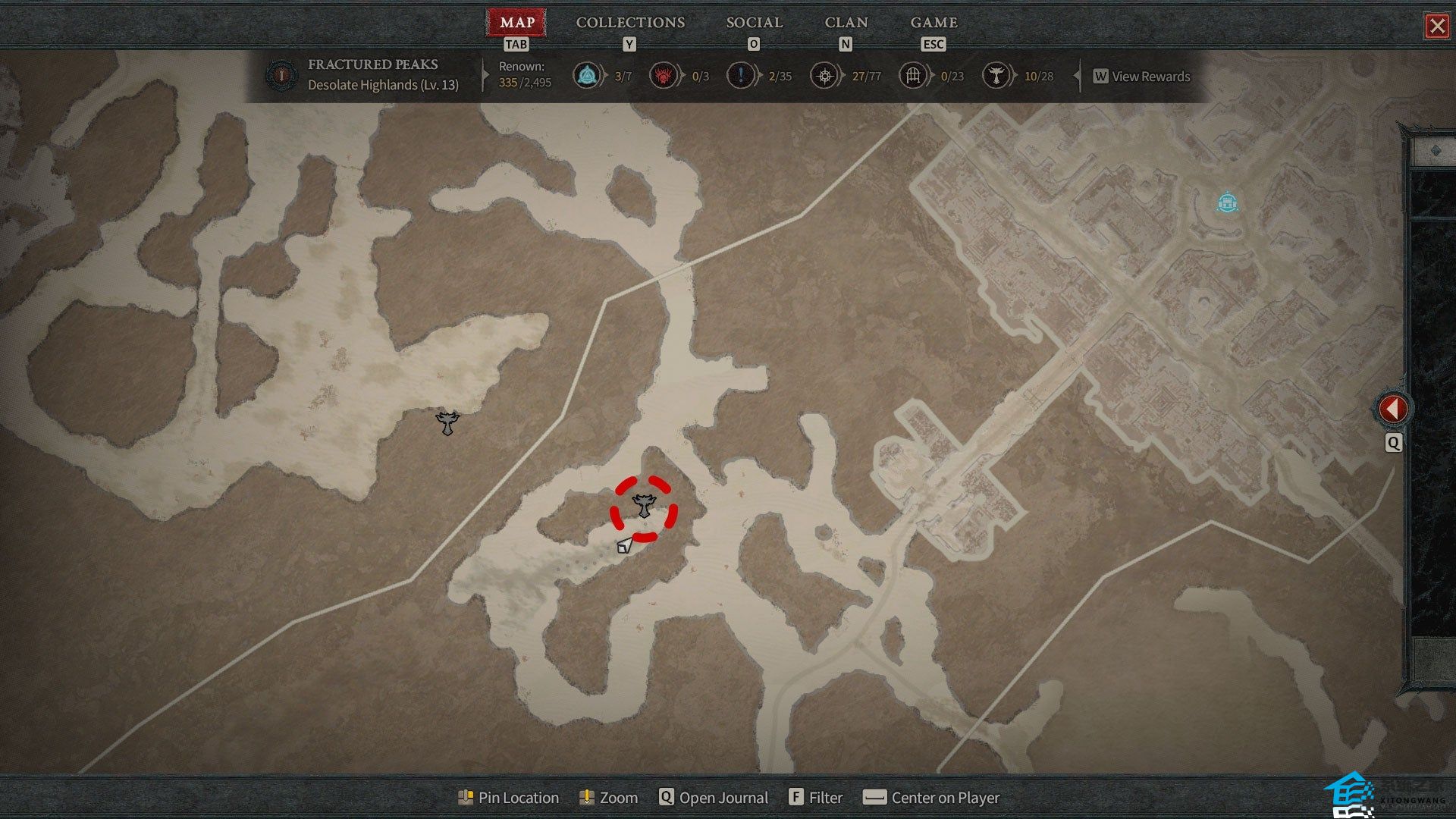This screenshot has width=1456, height=819.
Task: Open the Collections tab
Action: pyautogui.click(x=630, y=23)
